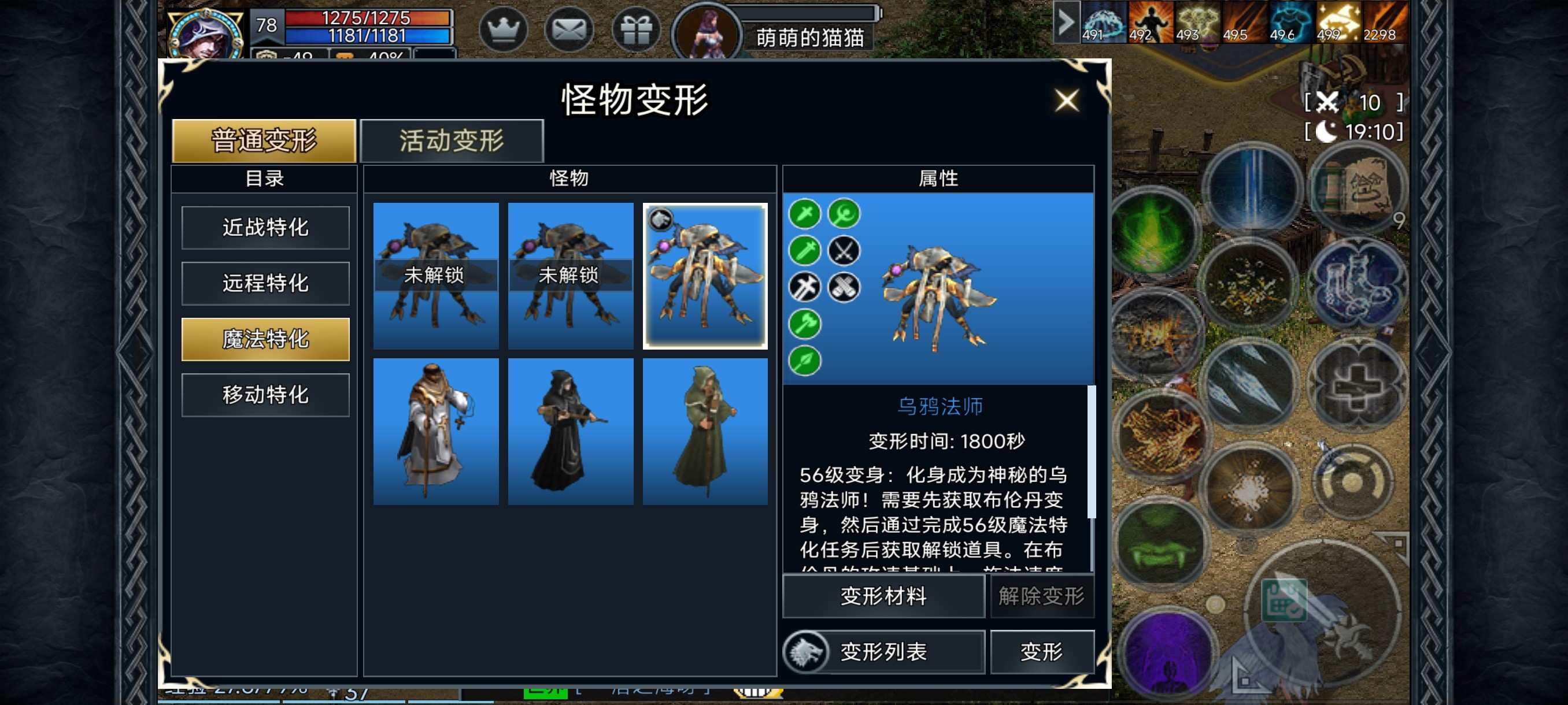Open the crown ranking icon
The height and width of the screenshot is (705, 1568).
click(503, 29)
